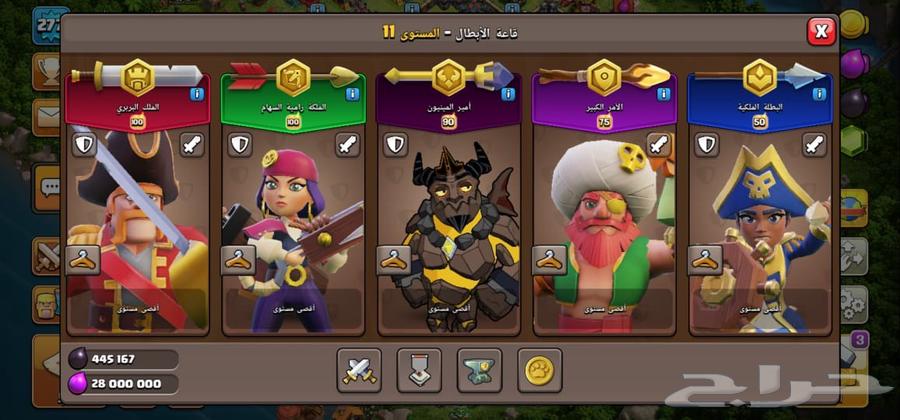Show info for the Archer Queen
Screen dimensions: 900x420
pos(352,94)
